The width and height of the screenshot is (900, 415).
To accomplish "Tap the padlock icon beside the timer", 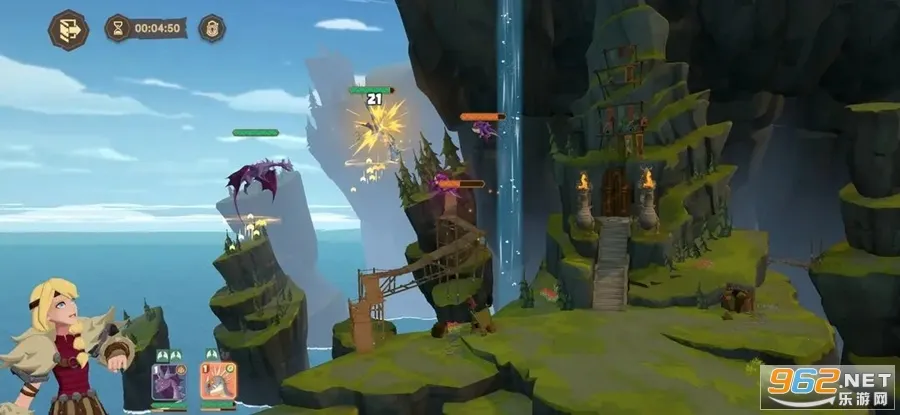I will (211, 28).
